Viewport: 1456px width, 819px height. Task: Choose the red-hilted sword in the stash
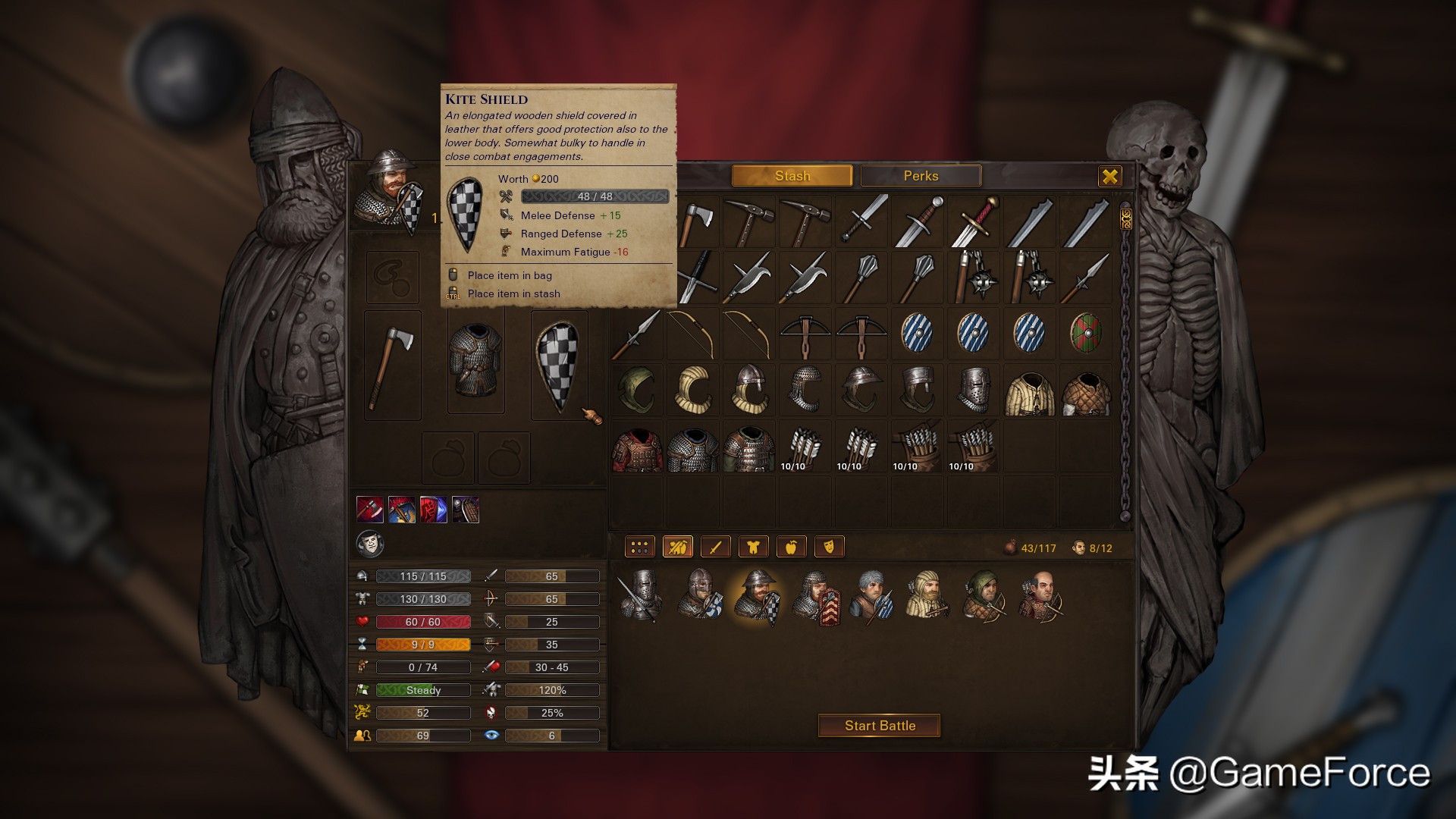(974, 221)
